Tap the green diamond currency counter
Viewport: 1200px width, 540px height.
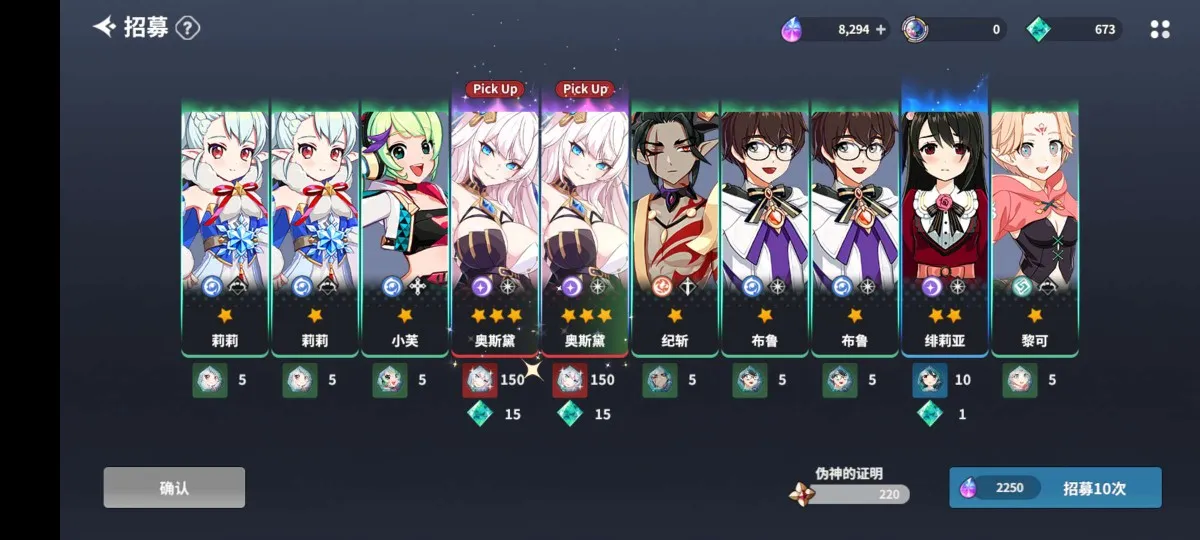(x=1075, y=30)
